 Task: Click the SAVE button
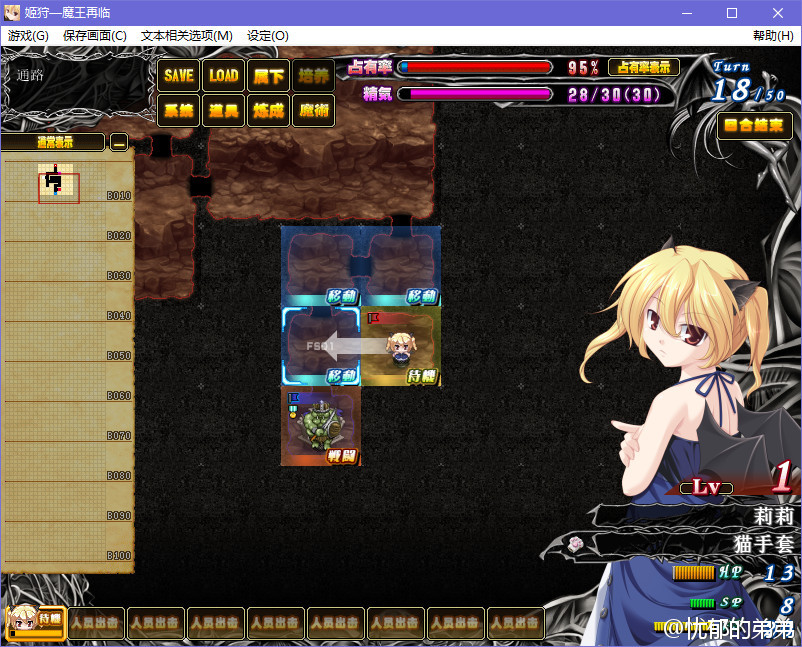click(179, 75)
